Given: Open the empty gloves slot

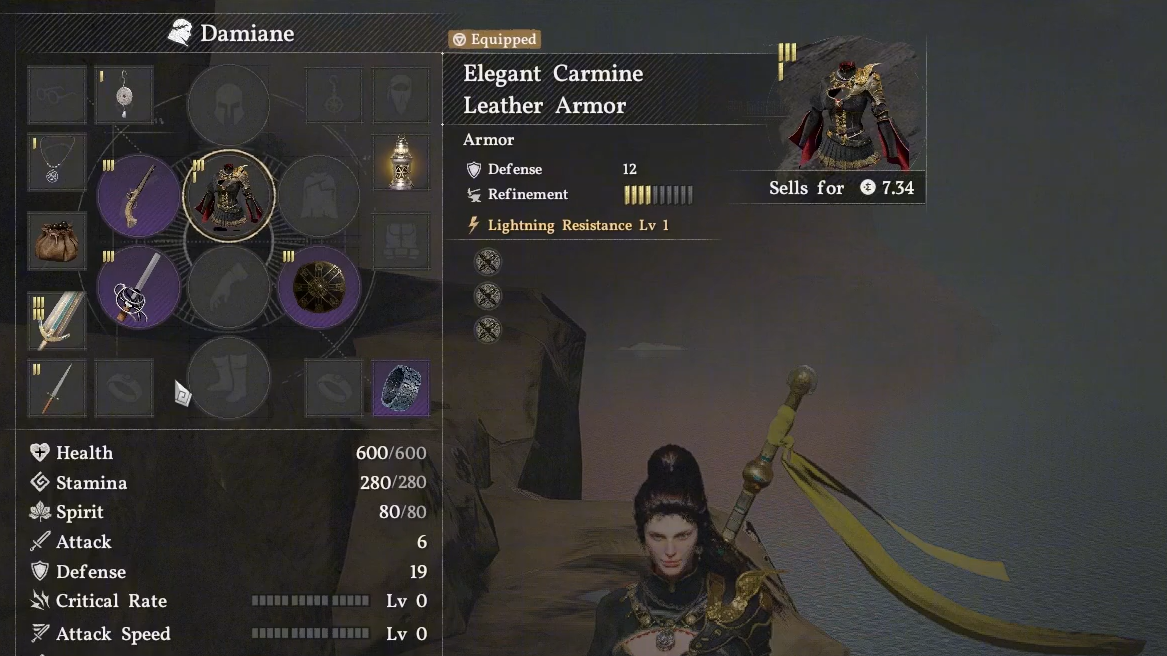Looking at the screenshot, I should click(x=229, y=288).
